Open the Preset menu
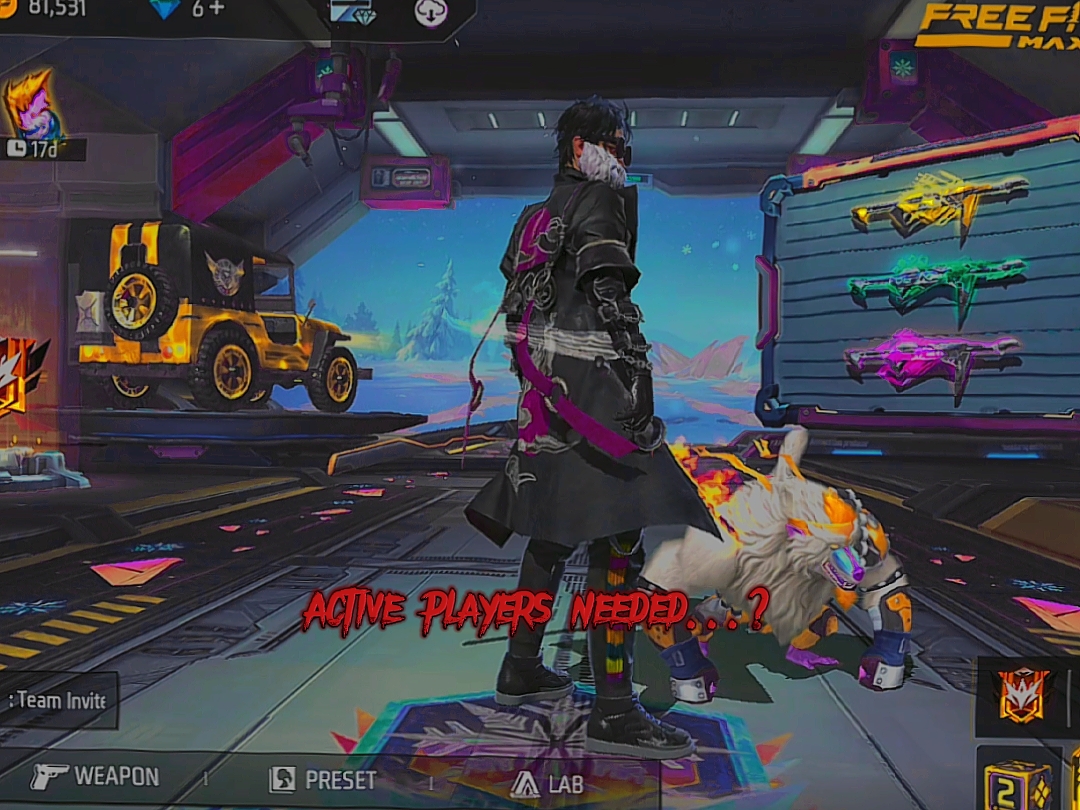Viewport: 1080px width, 810px height. click(322, 780)
